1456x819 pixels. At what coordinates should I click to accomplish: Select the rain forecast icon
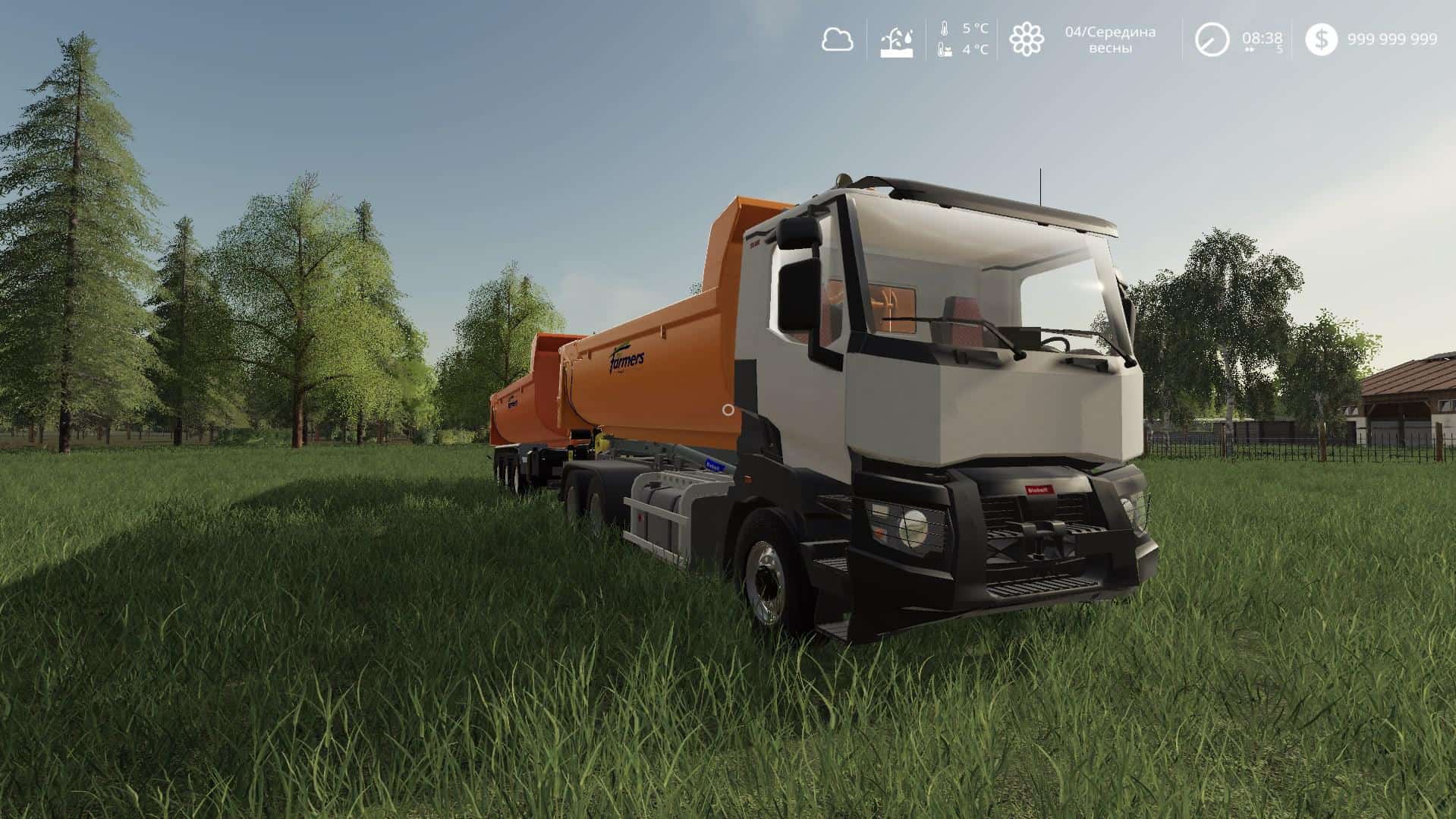[x=896, y=40]
